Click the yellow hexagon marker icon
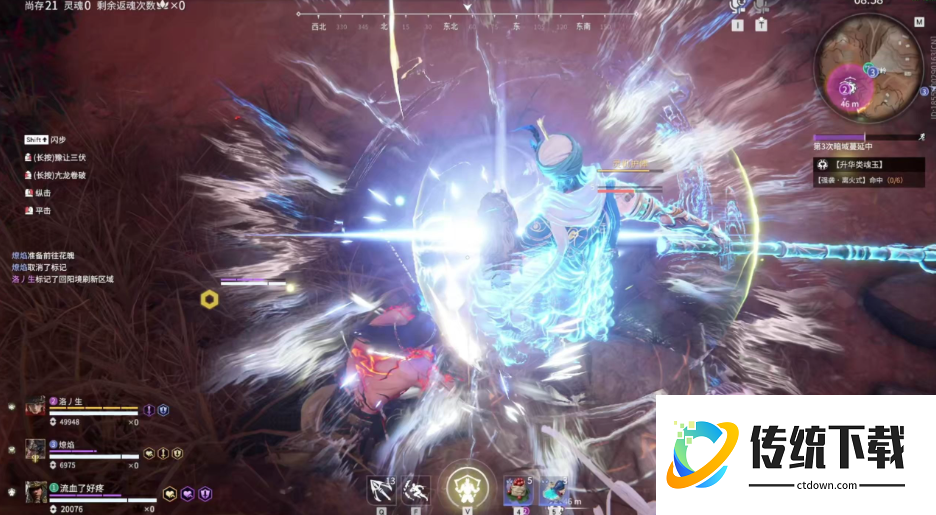This screenshot has height=515, width=936. pos(209,298)
